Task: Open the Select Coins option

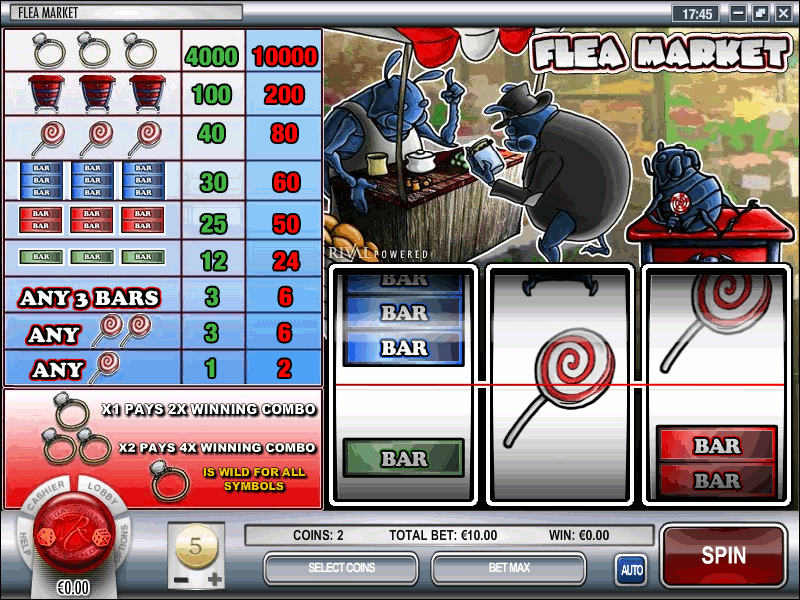Action: click(341, 568)
